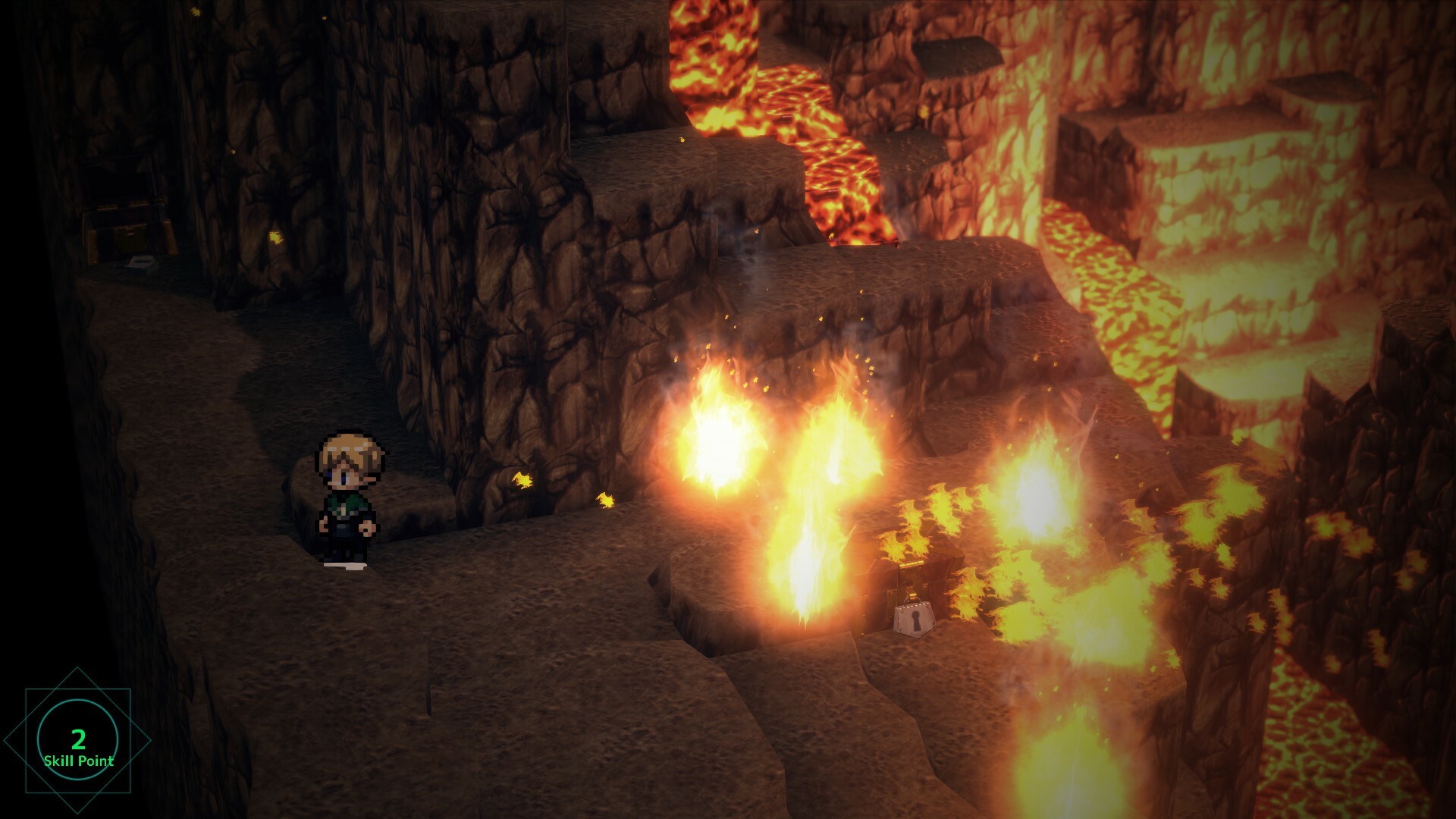The width and height of the screenshot is (1456, 819).
Task: Click the padlock icon on the burning chest
Action: (915, 618)
